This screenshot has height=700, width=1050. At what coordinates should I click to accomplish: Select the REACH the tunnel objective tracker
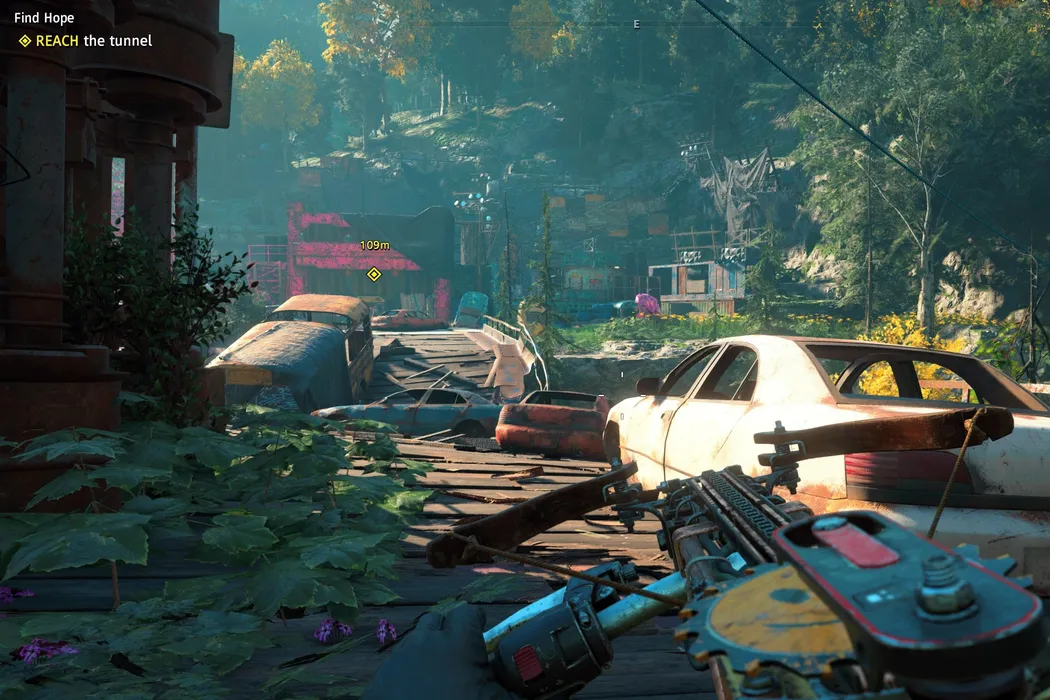tap(86, 41)
